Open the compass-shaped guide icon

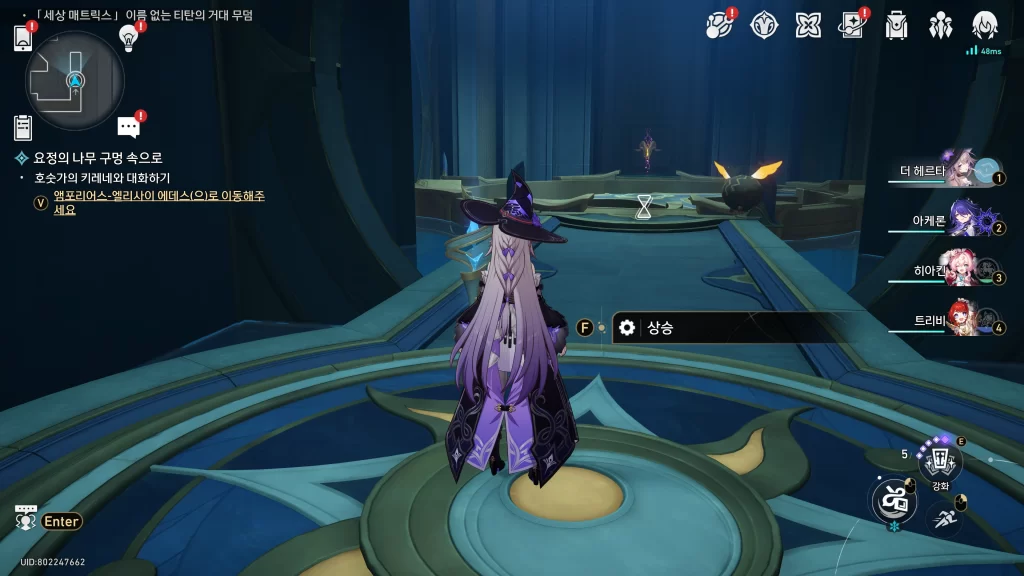pos(764,25)
